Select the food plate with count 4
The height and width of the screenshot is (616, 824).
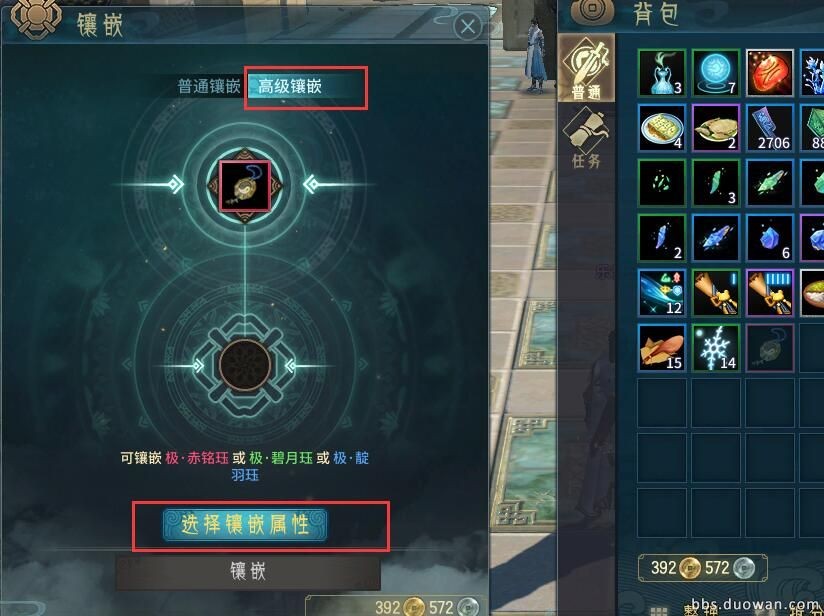point(662,128)
